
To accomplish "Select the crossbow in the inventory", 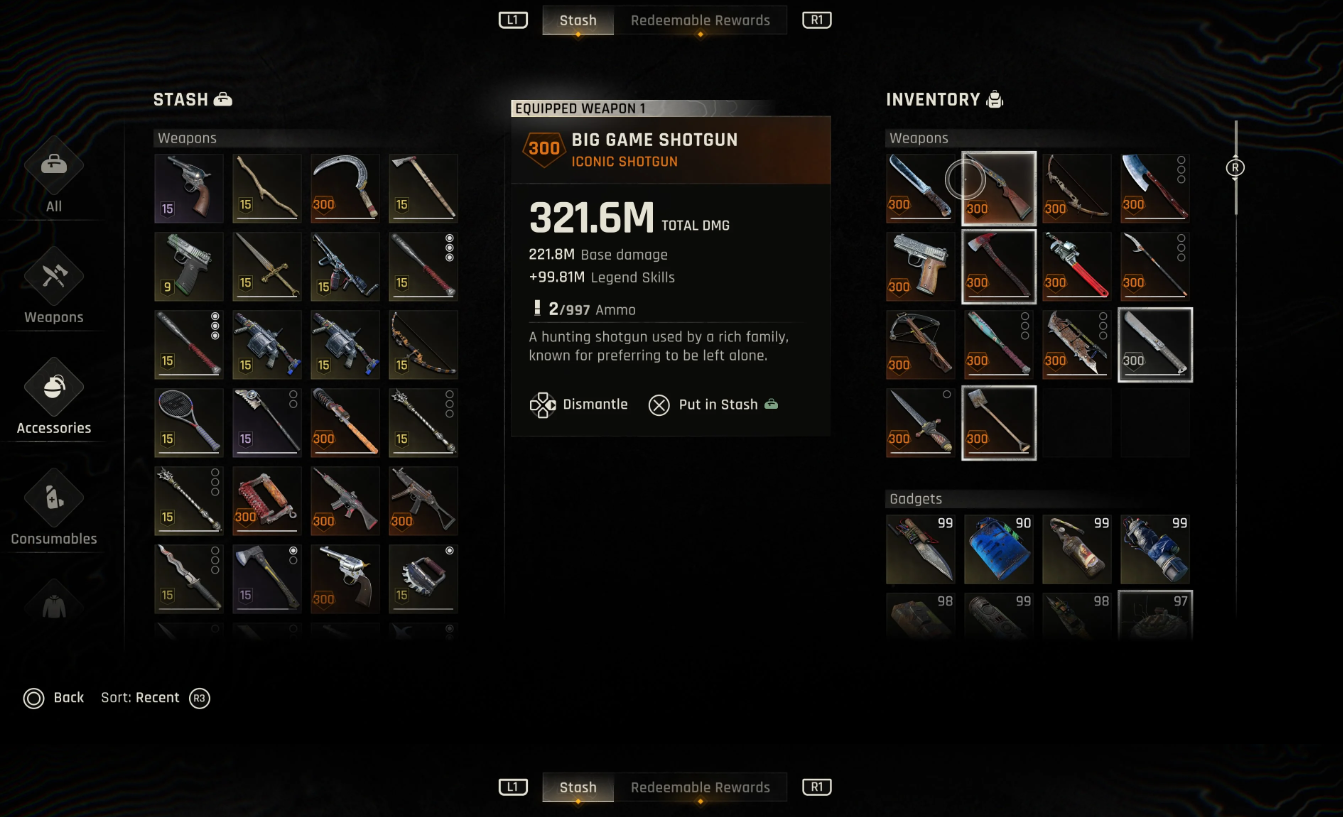I will [x=921, y=344].
